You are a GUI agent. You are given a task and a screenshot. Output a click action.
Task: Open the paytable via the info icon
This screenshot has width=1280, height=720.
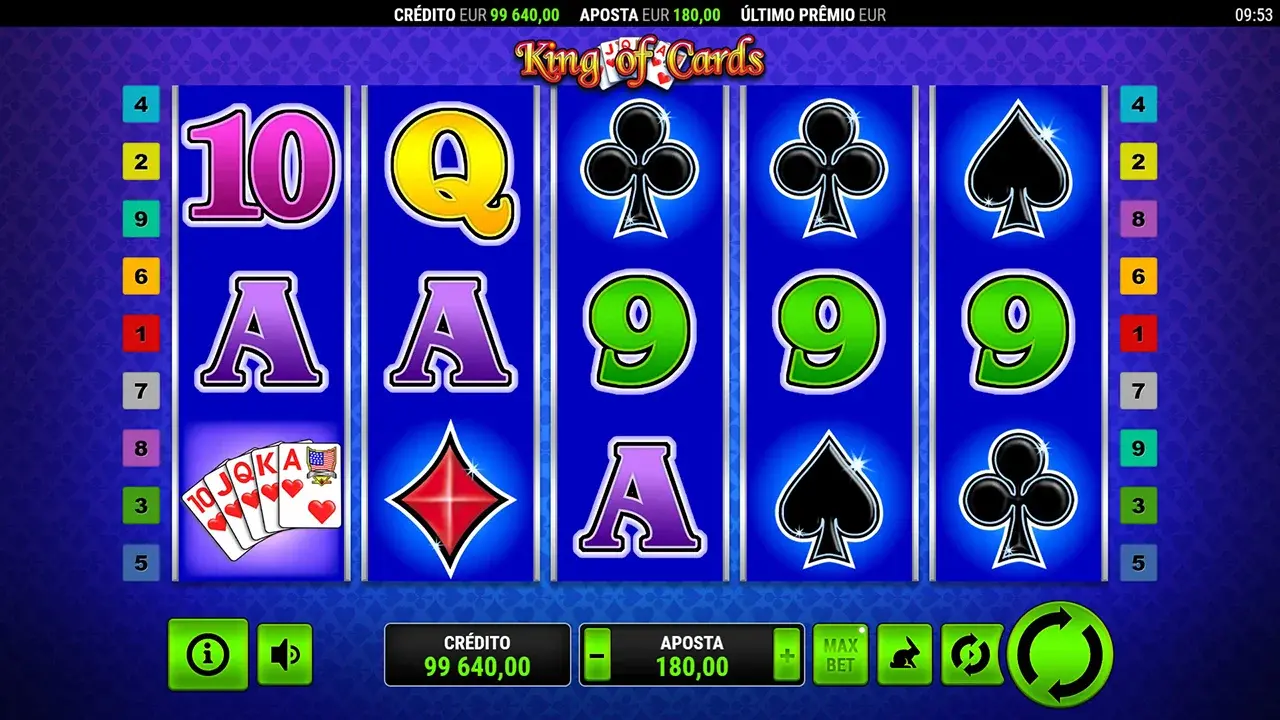pos(208,653)
